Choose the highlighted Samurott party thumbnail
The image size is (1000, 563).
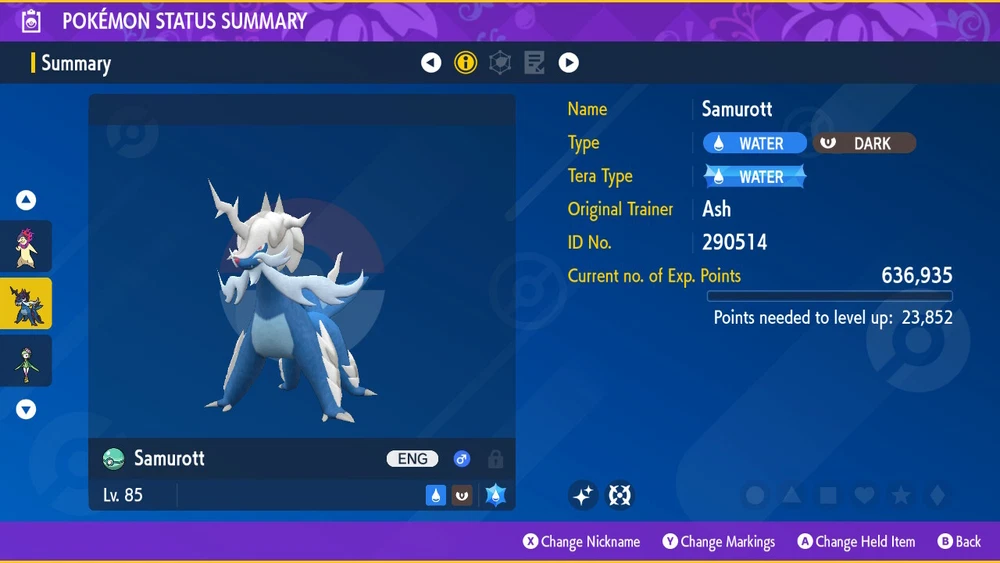(26, 303)
